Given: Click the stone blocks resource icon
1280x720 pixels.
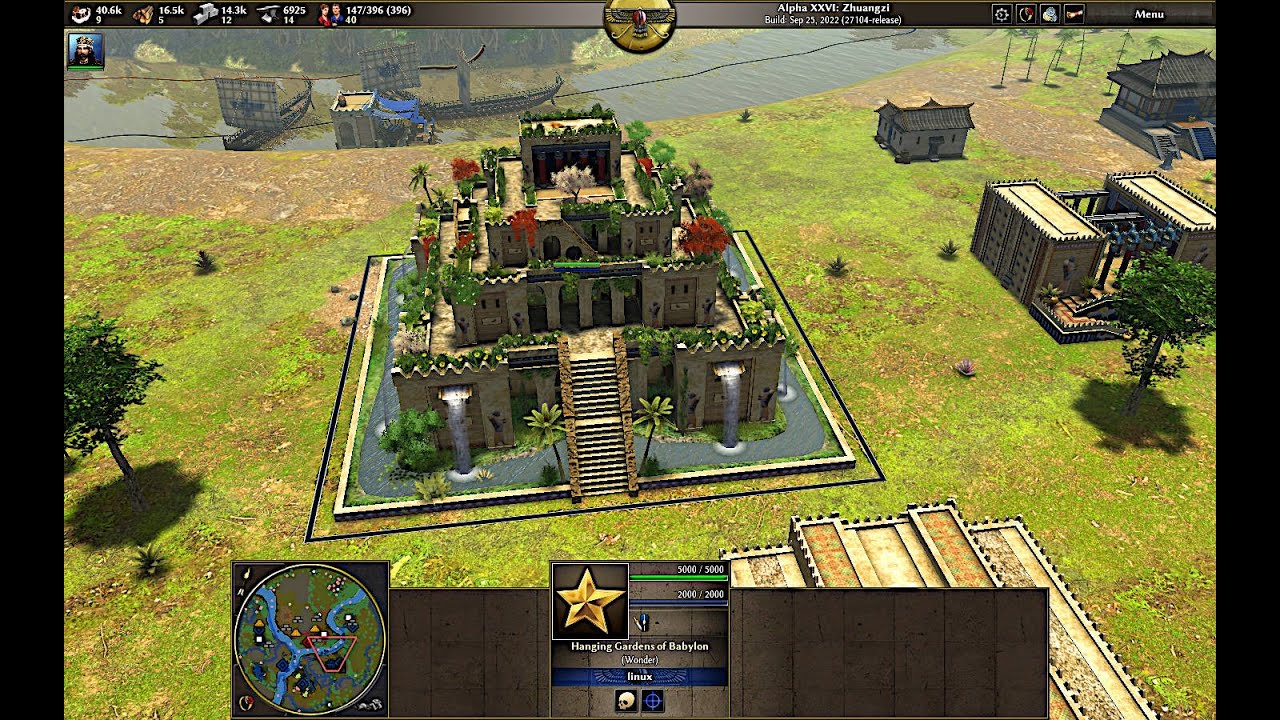Looking at the screenshot, I should (x=205, y=14).
